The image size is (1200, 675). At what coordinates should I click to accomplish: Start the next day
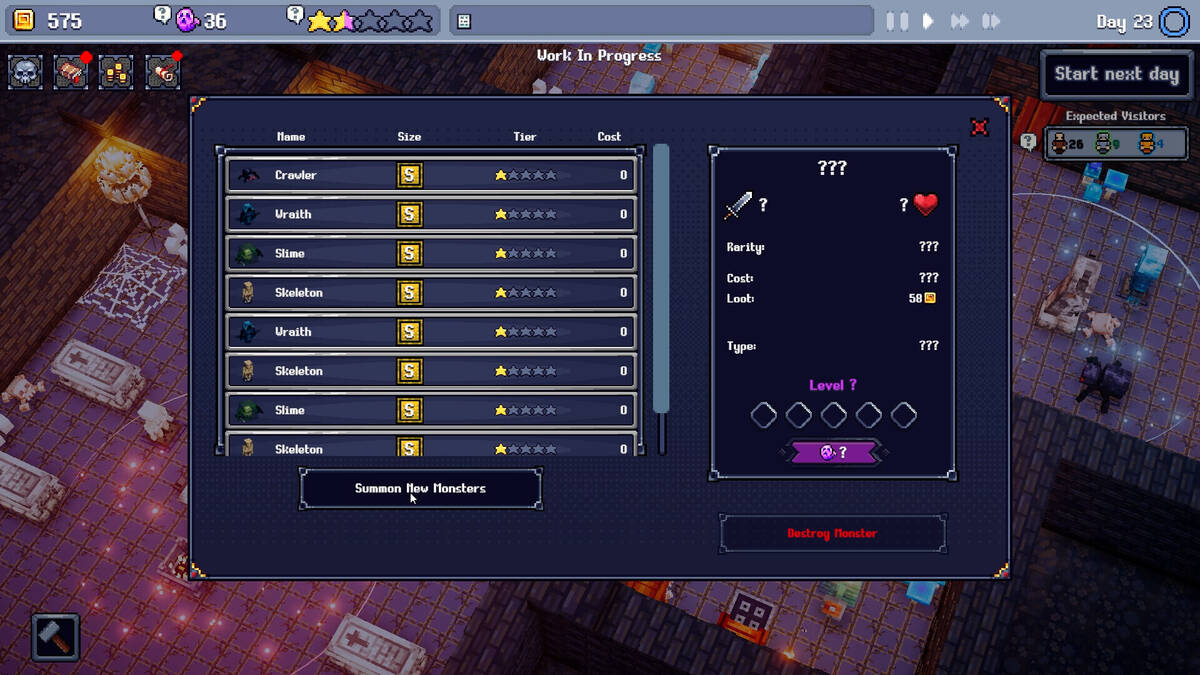(x=1116, y=74)
